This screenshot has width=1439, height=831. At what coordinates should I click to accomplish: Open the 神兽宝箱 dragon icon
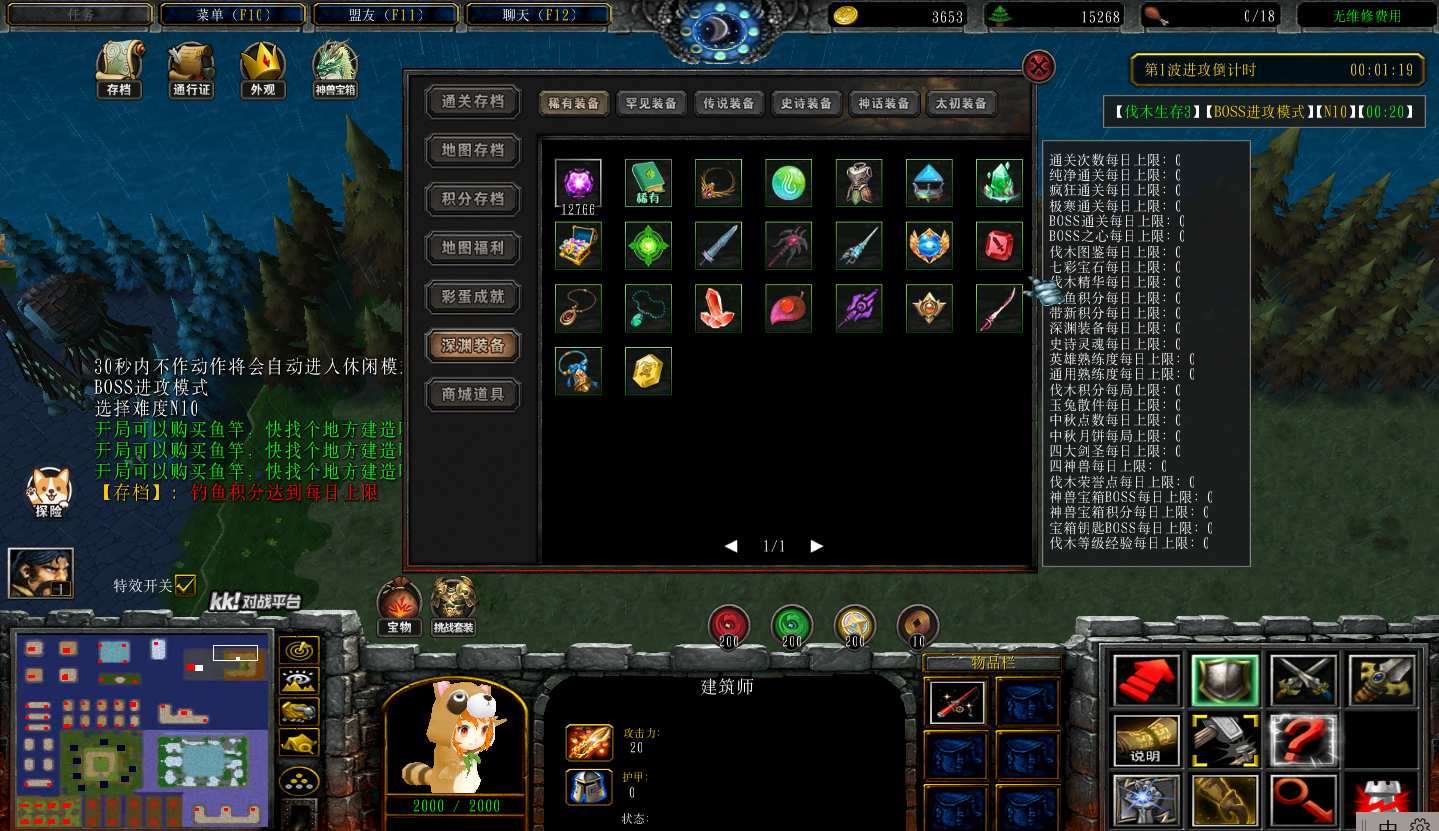336,70
